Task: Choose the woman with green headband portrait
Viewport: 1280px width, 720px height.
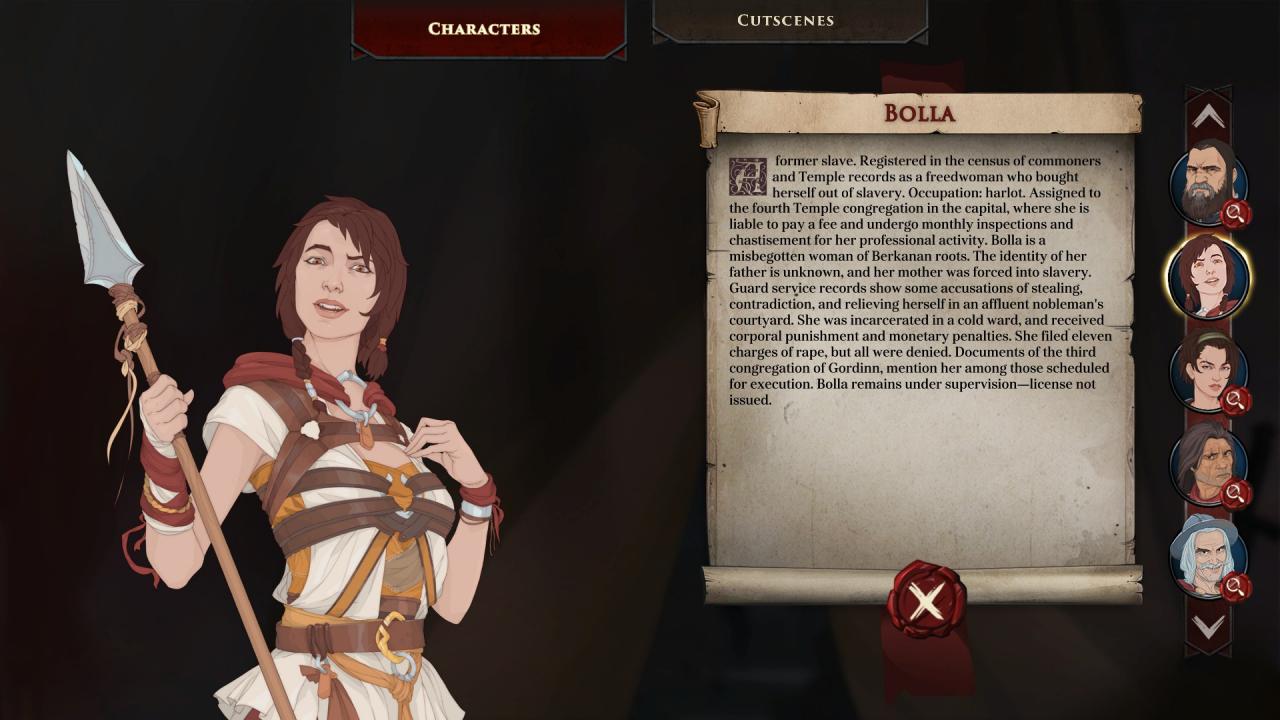Action: 1207,370
